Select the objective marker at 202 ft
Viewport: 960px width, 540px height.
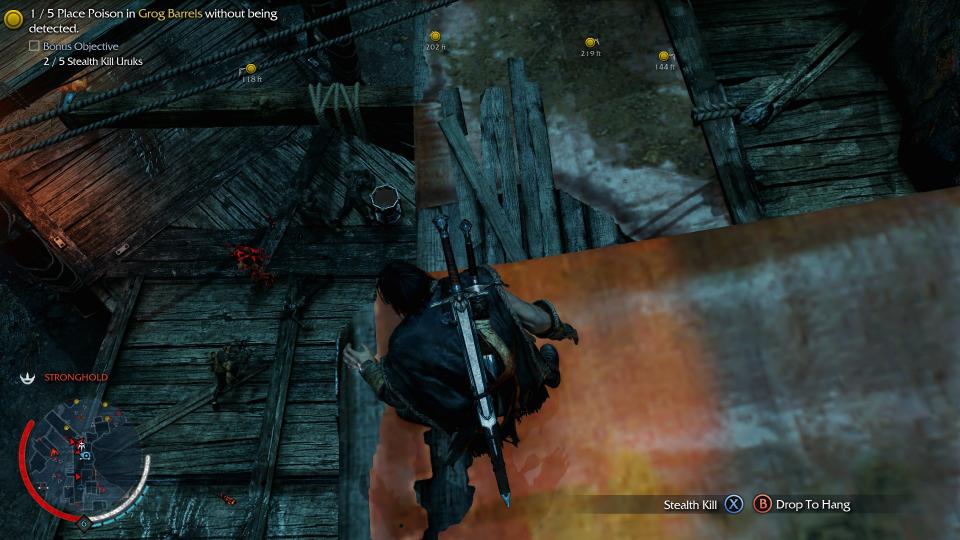434,37
